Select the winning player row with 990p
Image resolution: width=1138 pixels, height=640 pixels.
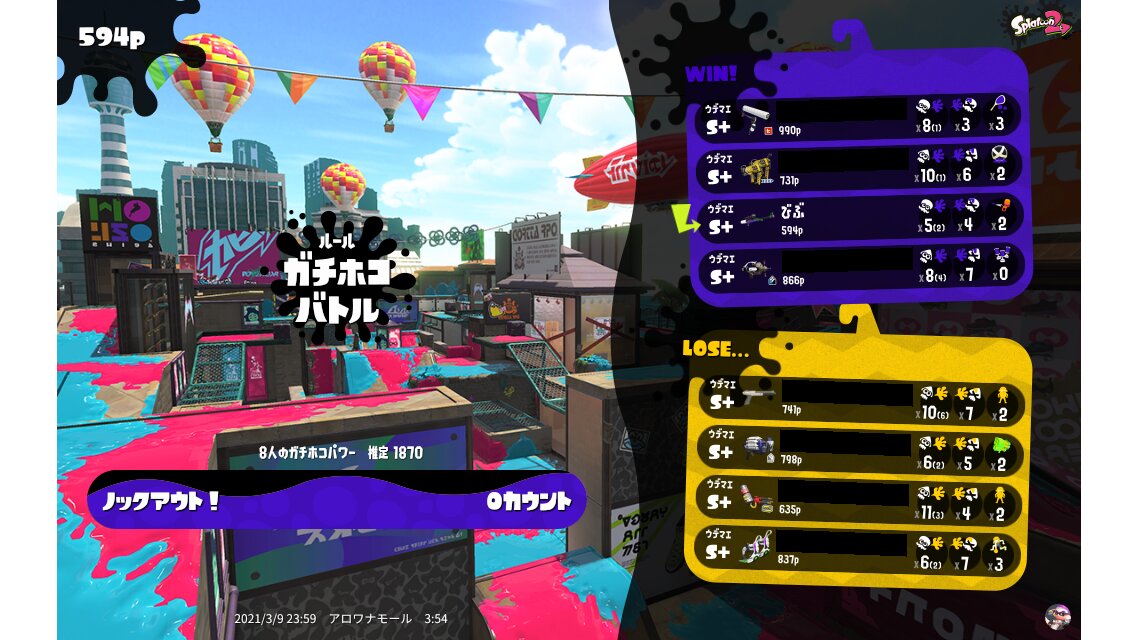click(860, 117)
